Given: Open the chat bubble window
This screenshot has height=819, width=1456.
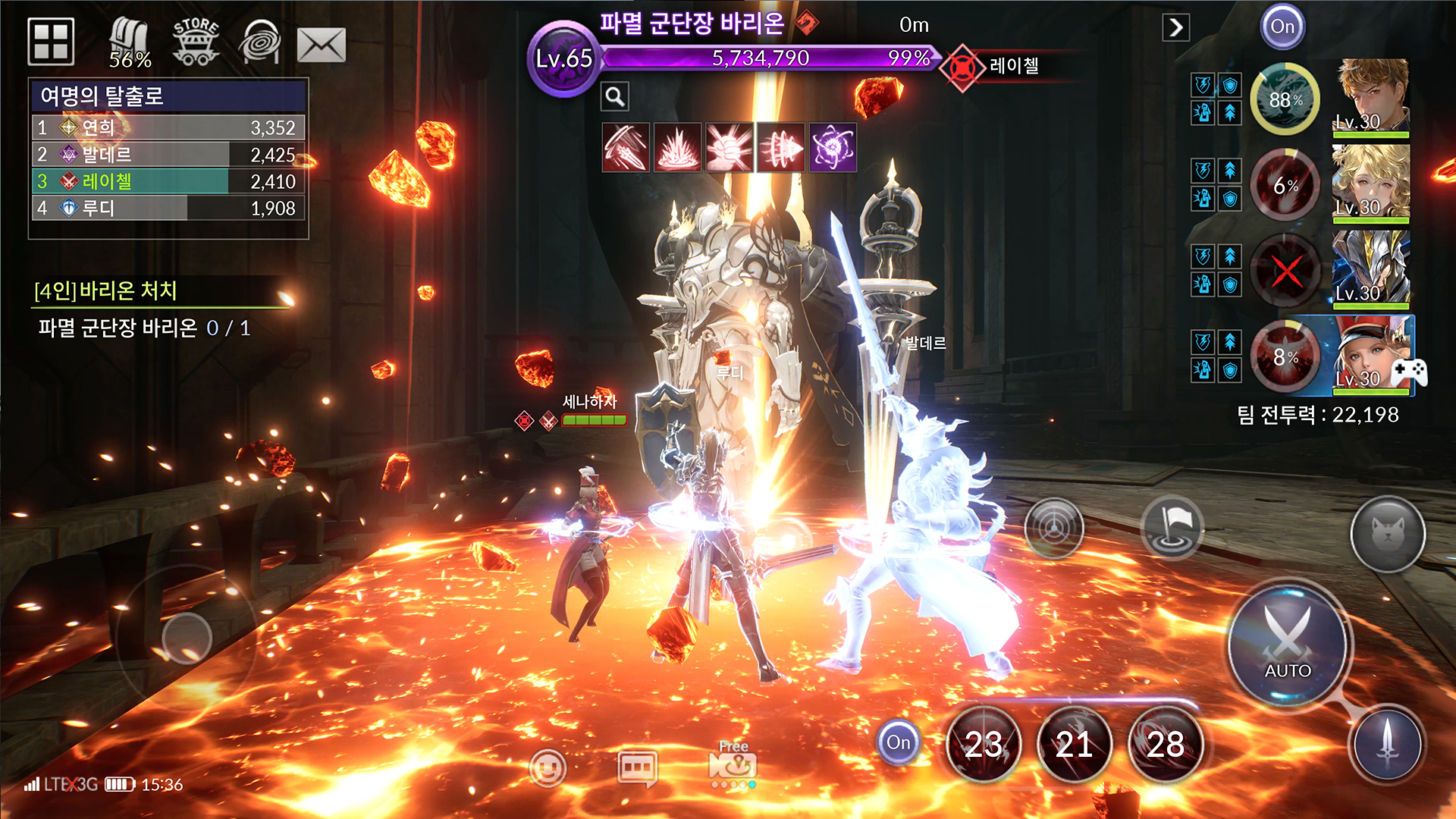Looking at the screenshot, I should (x=637, y=767).
